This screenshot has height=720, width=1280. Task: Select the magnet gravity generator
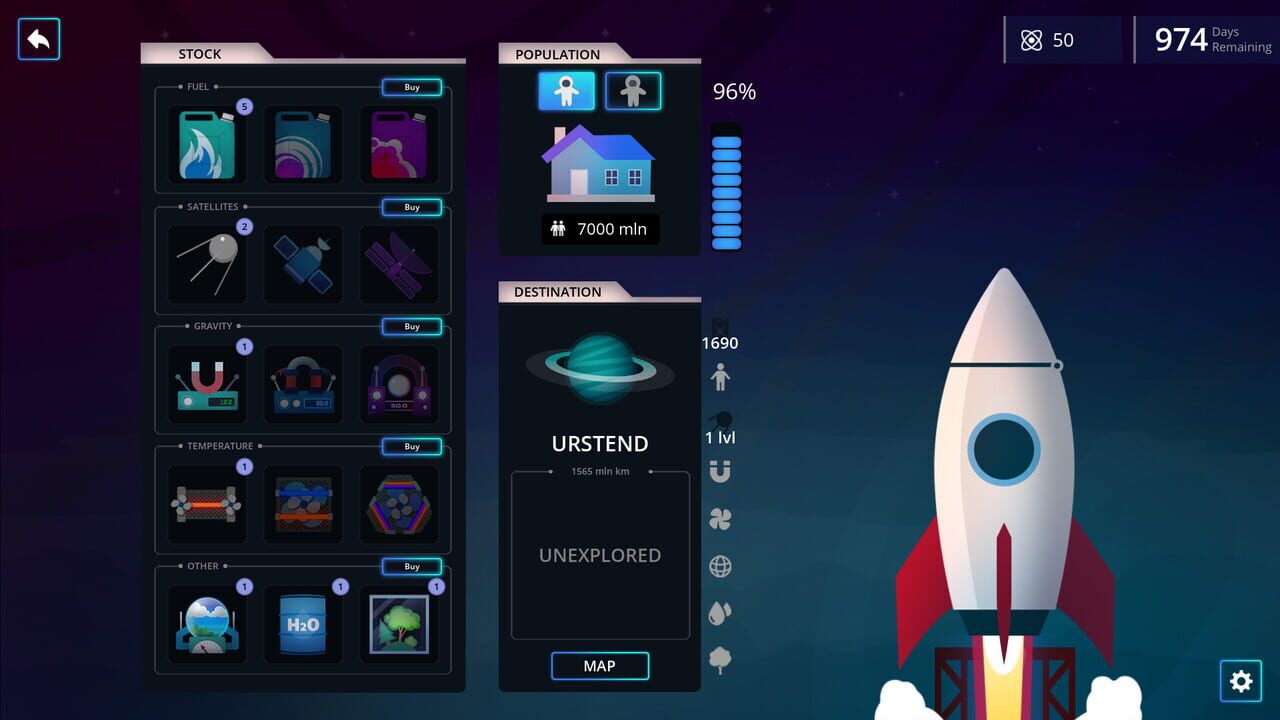coord(207,384)
